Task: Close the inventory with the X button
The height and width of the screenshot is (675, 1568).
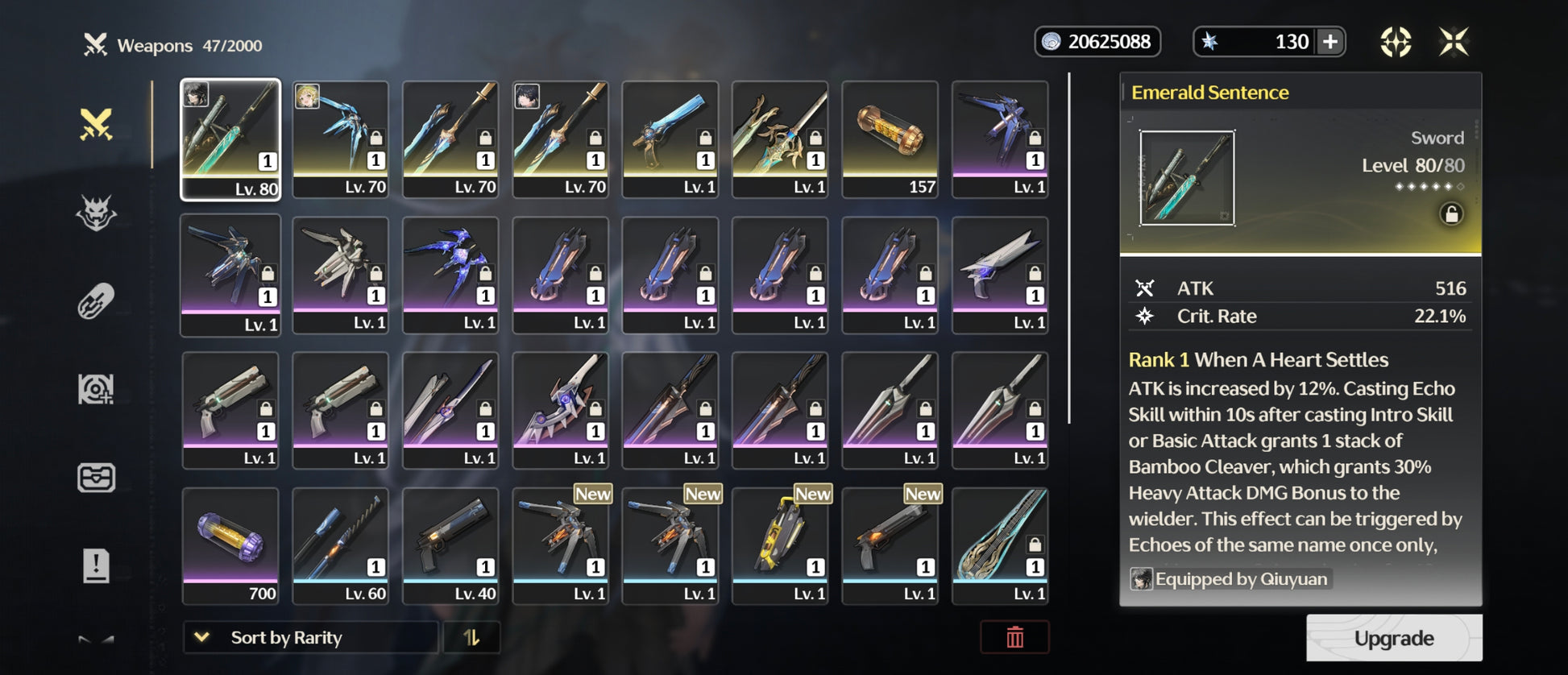Action: tap(1454, 42)
